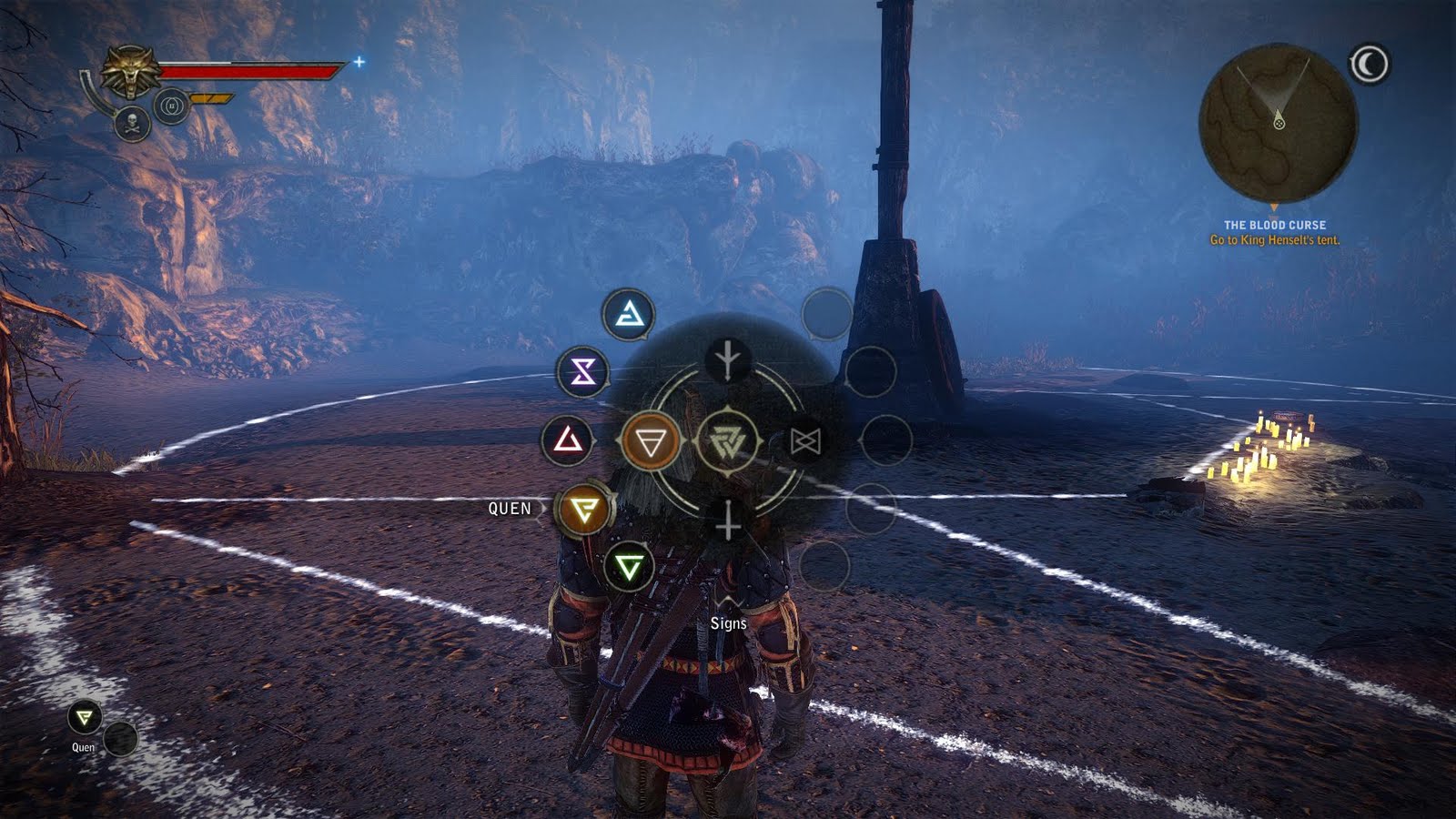Pick the red Igni sign
Image resolution: width=1456 pixels, height=819 pixels.
click(x=568, y=441)
